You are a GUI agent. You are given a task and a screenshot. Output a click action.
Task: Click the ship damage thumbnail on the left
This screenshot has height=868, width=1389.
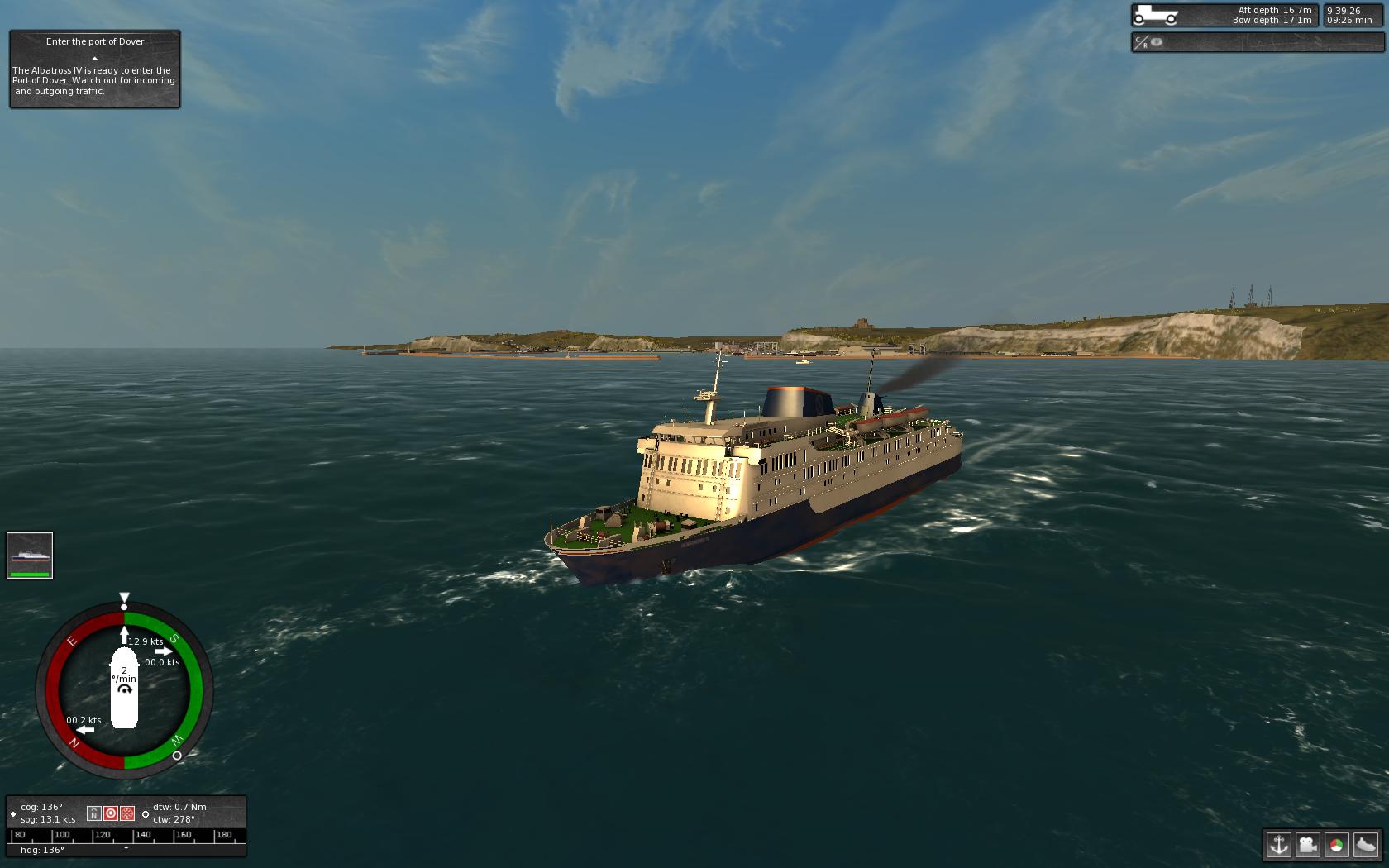point(30,555)
